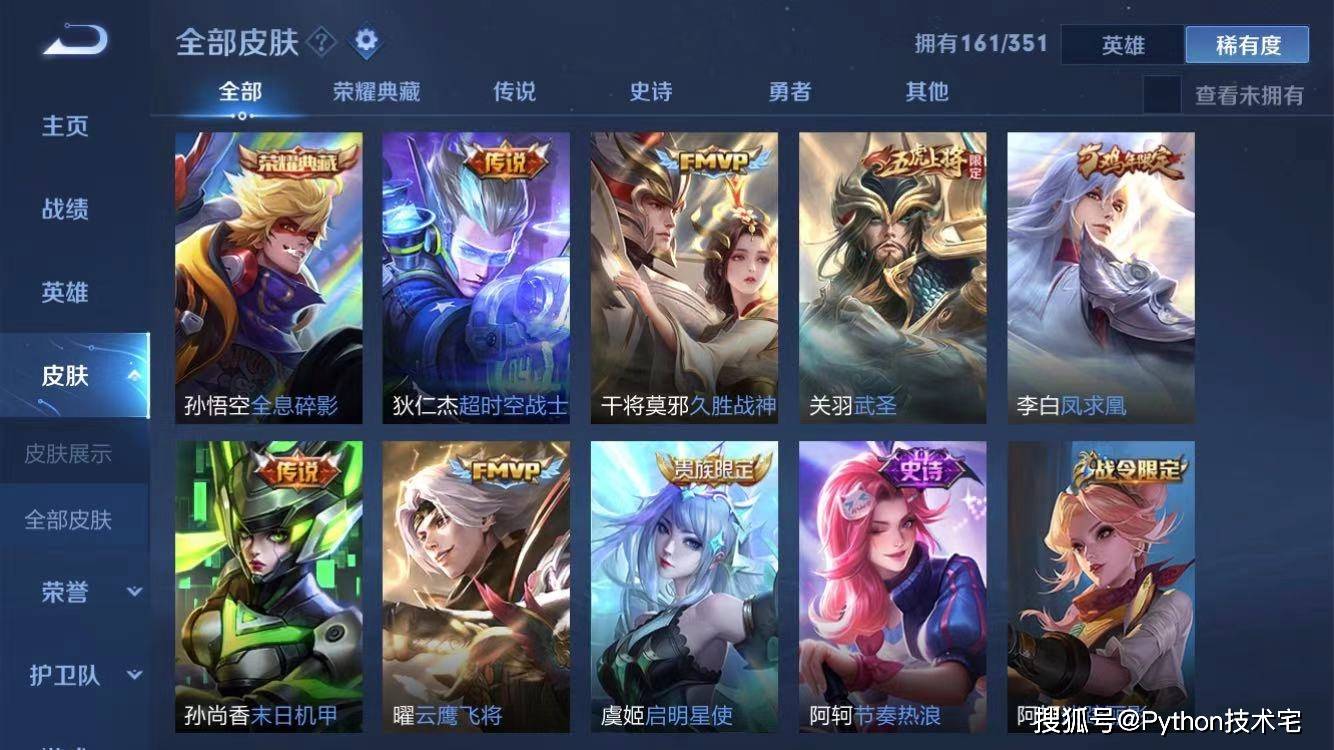Switch to the 勇者 tab
Viewport: 1334px width, 750px height.
pos(788,91)
